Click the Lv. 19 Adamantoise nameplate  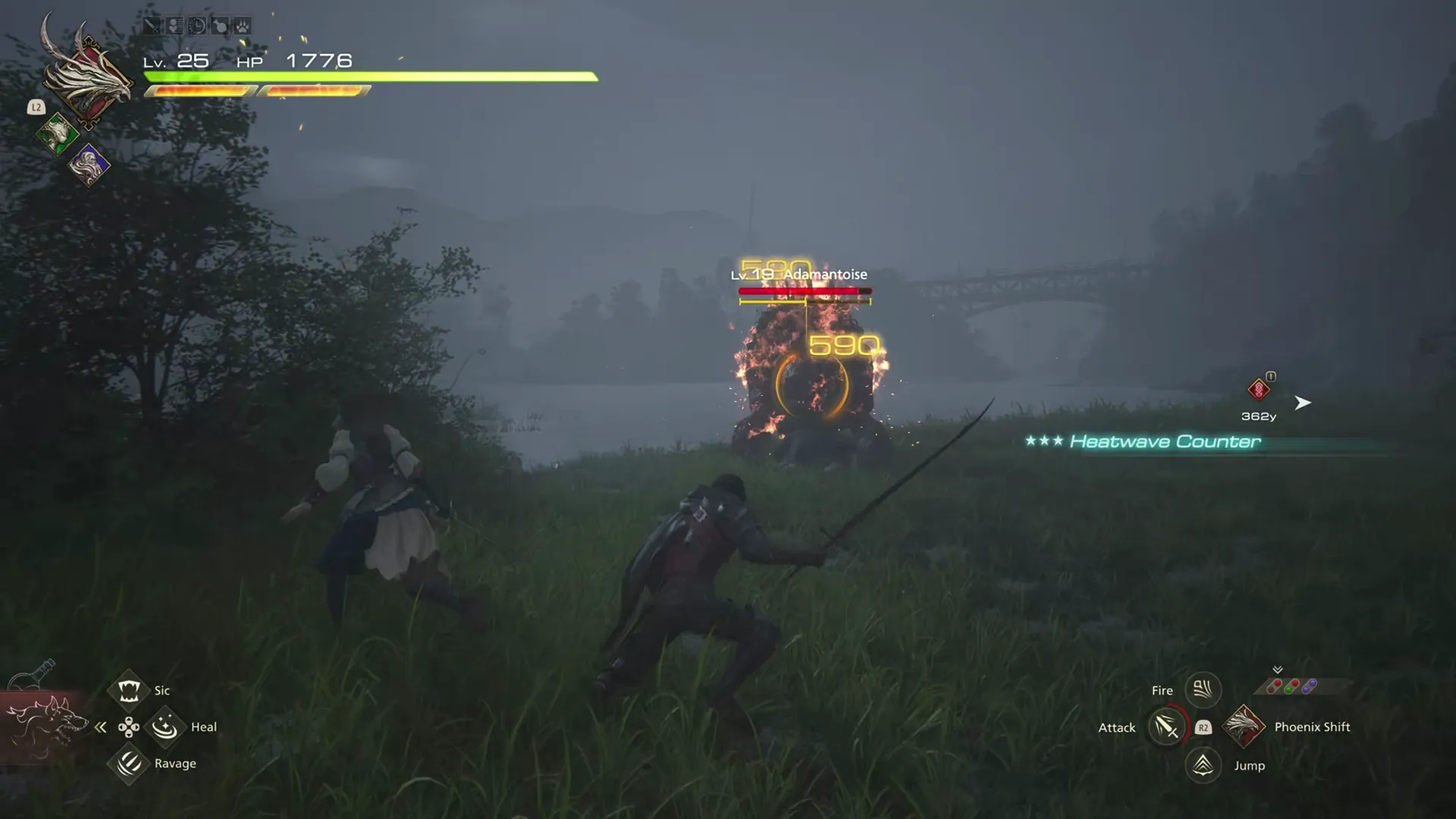[x=799, y=274]
